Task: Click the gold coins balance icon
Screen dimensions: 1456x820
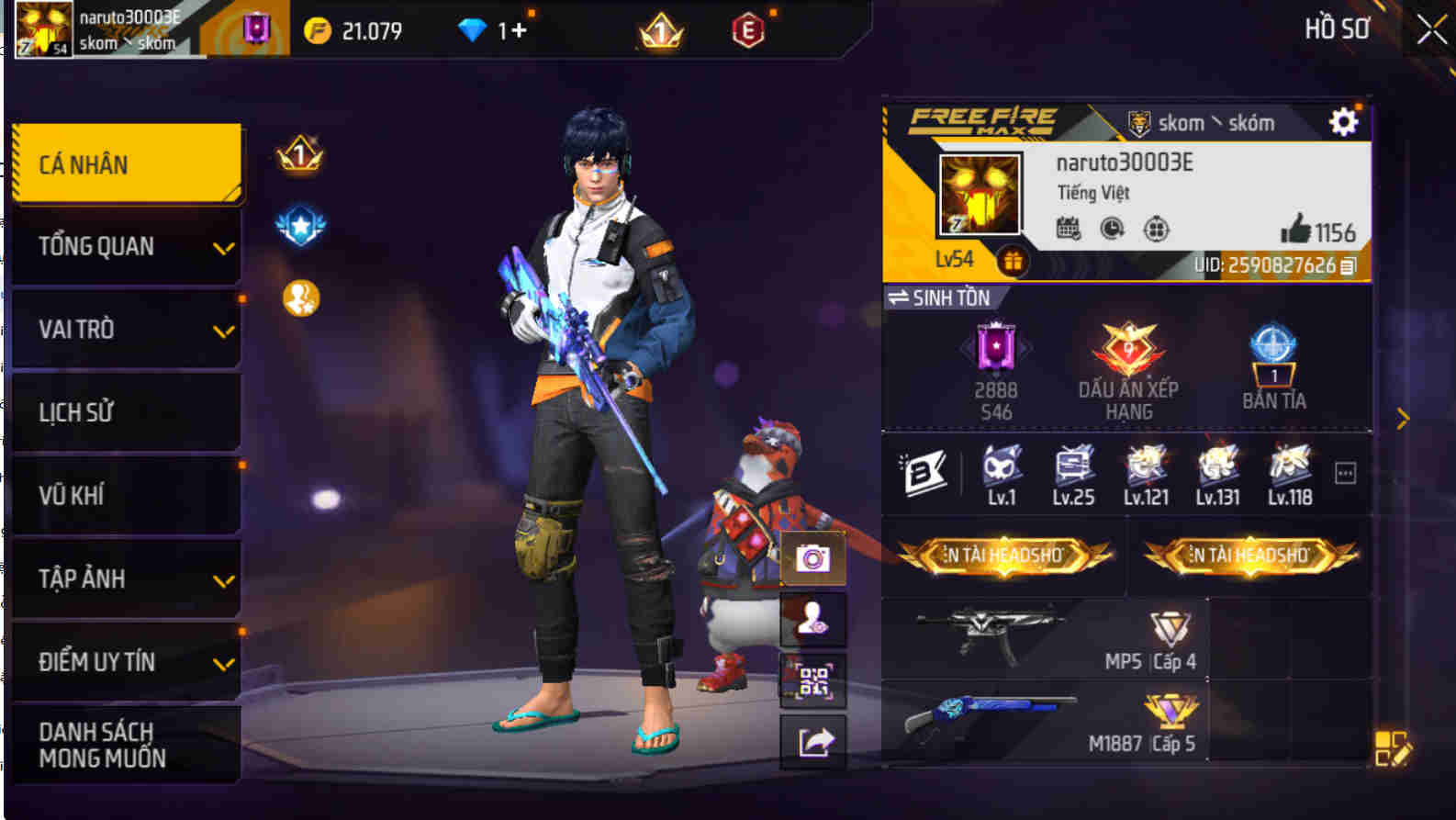Action: pos(317,29)
